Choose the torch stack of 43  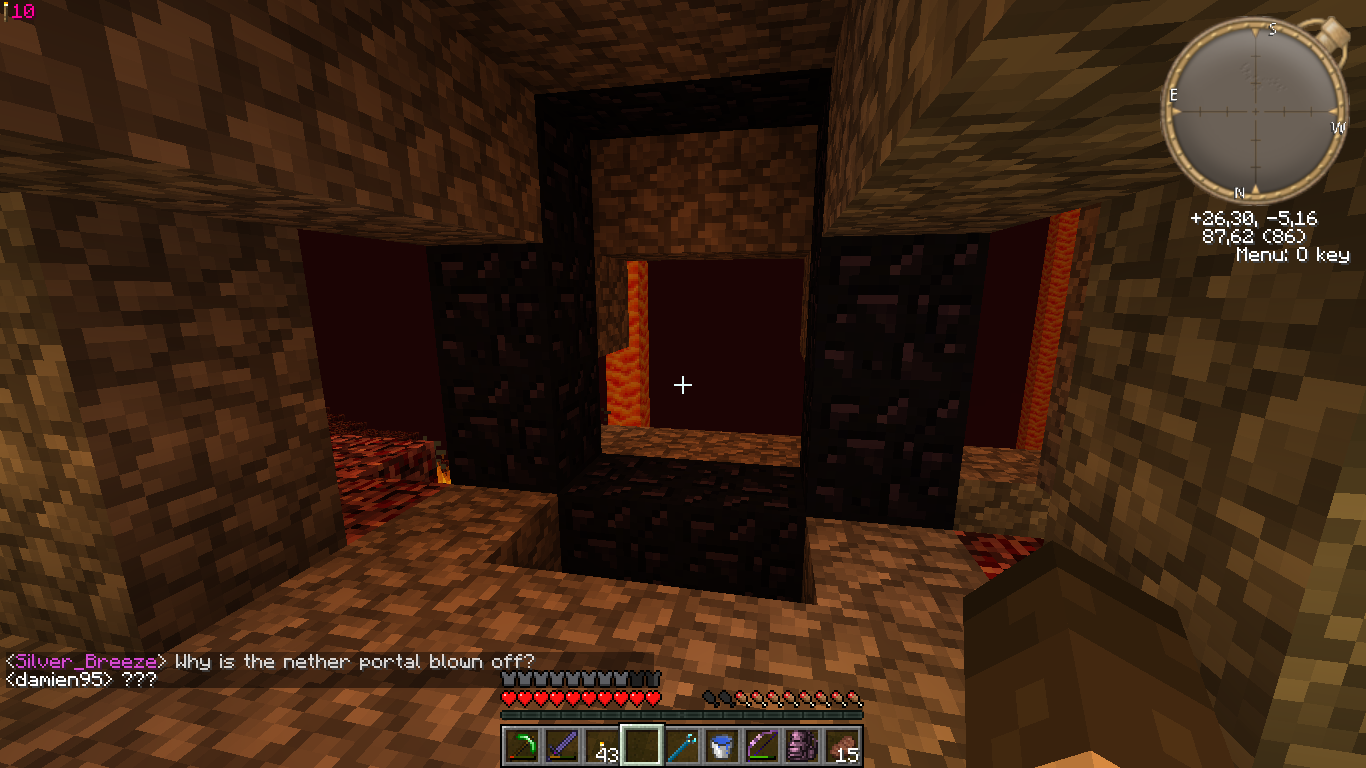click(x=601, y=746)
